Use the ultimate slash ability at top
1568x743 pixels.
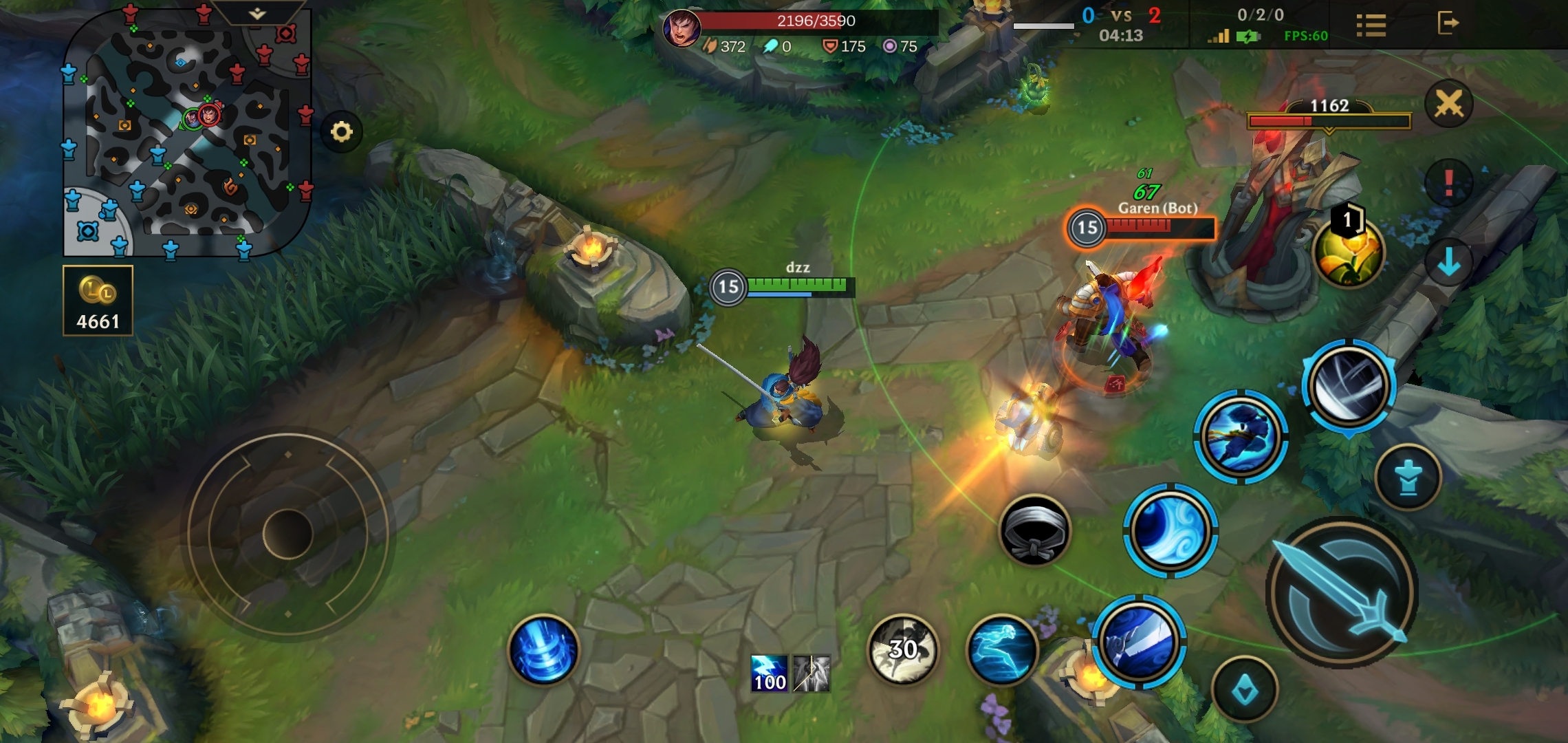[x=1348, y=385]
